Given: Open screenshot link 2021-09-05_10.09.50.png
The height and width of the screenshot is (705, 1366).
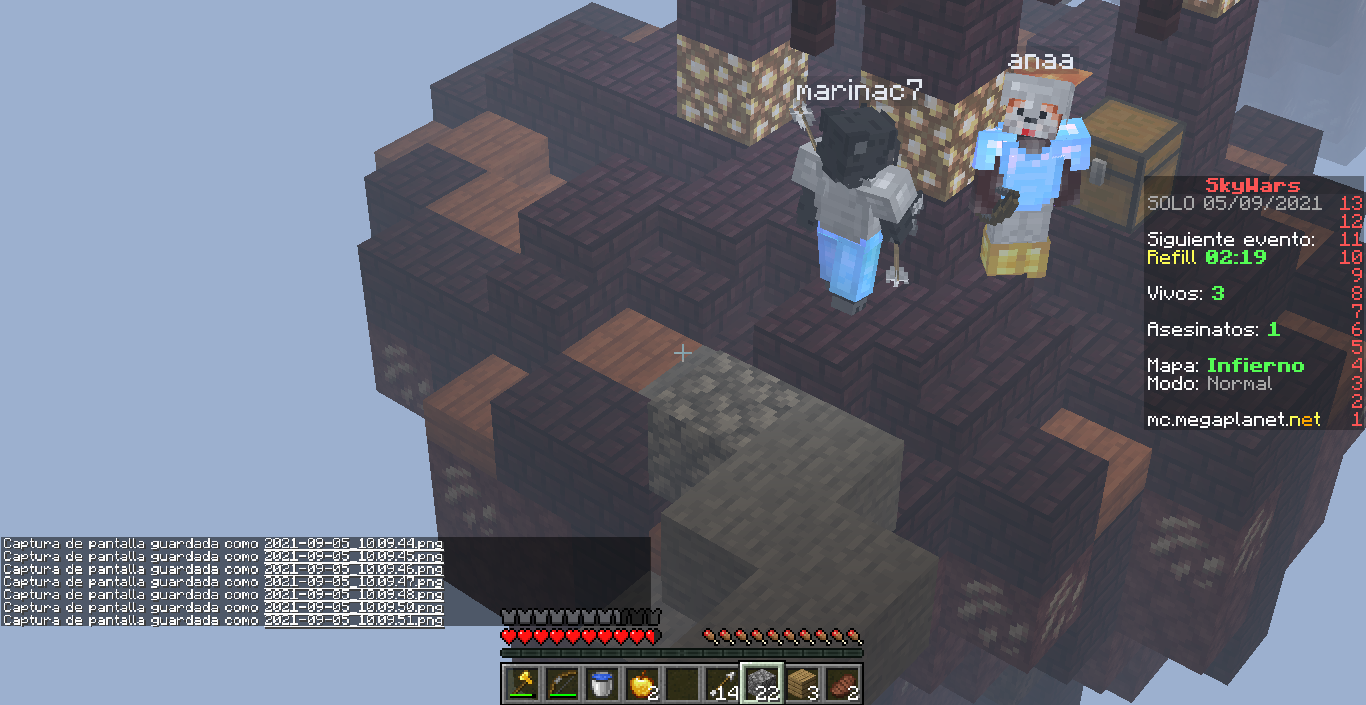Looking at the screenshot, I should pos(353,608).
